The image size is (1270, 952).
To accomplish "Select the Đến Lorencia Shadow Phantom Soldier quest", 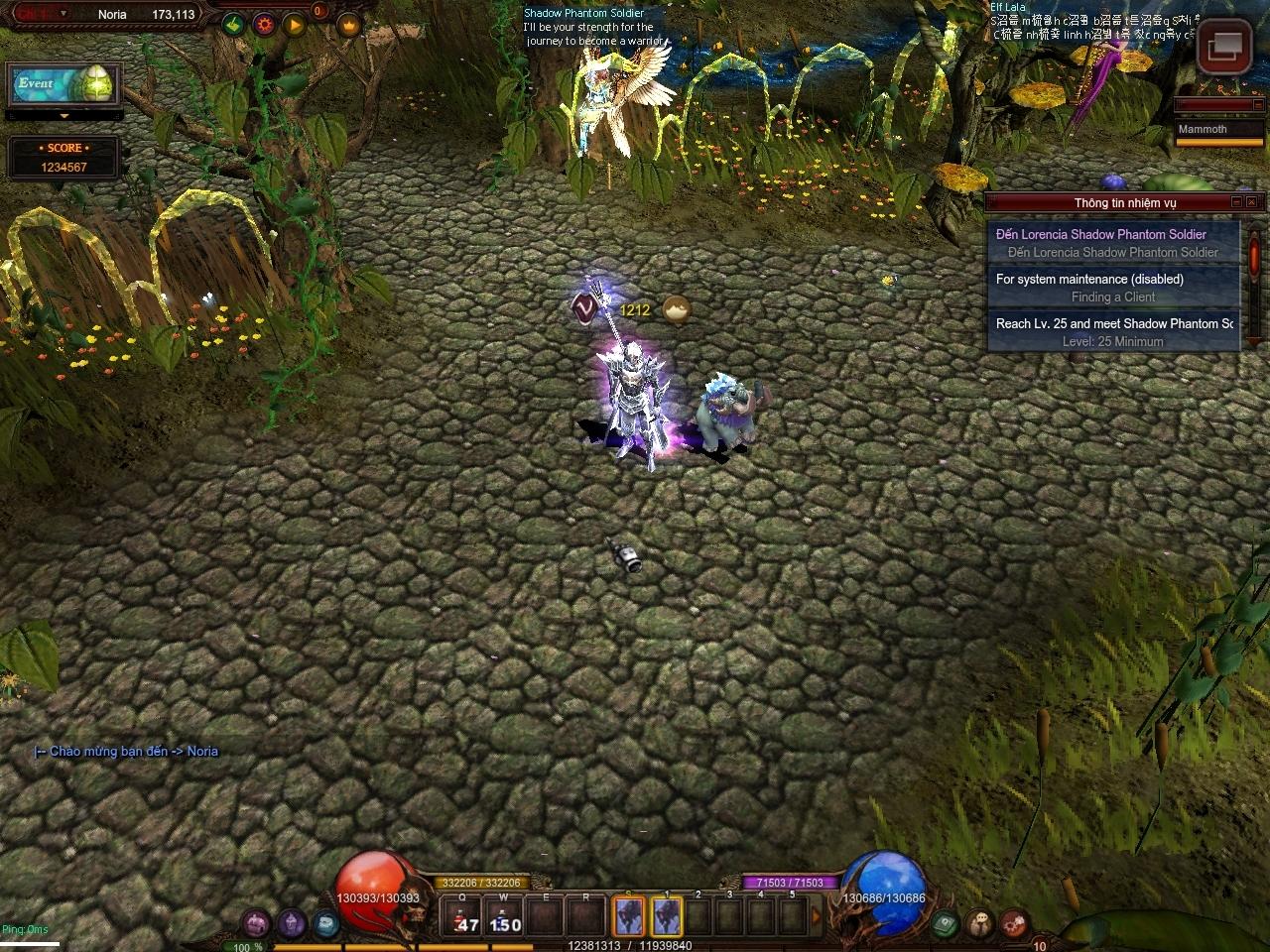I will 1112,243.
